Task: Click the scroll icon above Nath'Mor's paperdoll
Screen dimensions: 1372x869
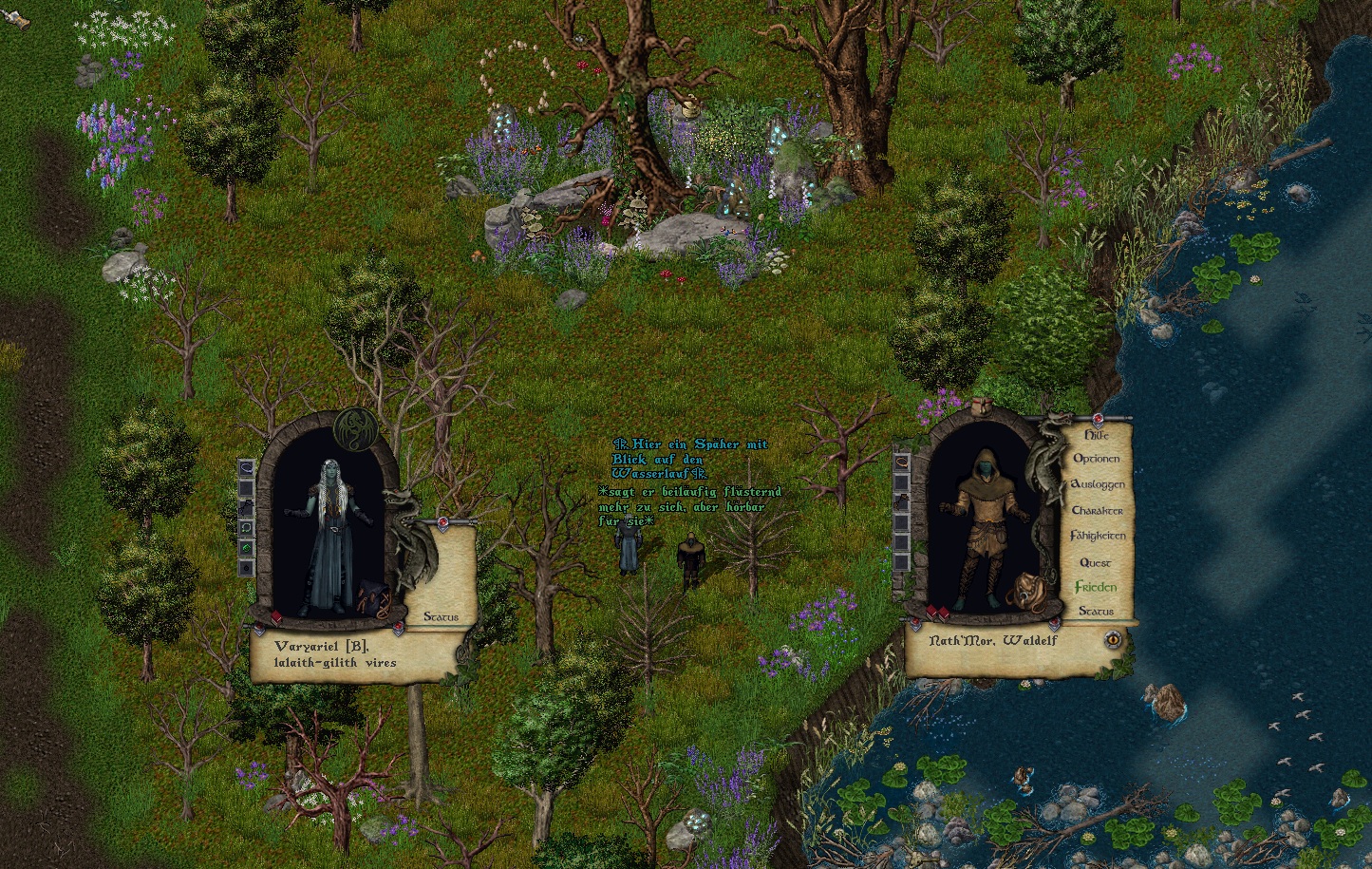Action: pyautogui.click(x=984, y=406)
